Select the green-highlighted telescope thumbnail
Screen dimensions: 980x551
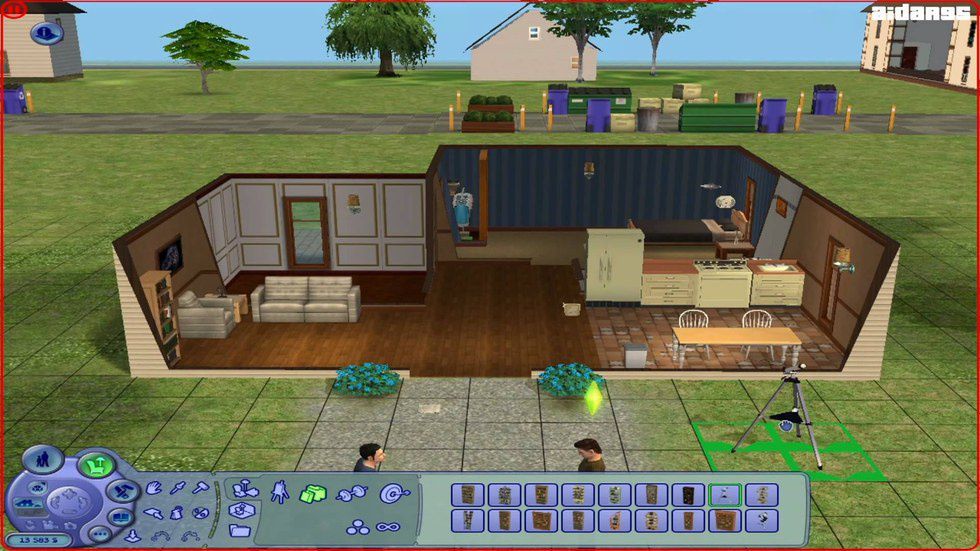724,494
